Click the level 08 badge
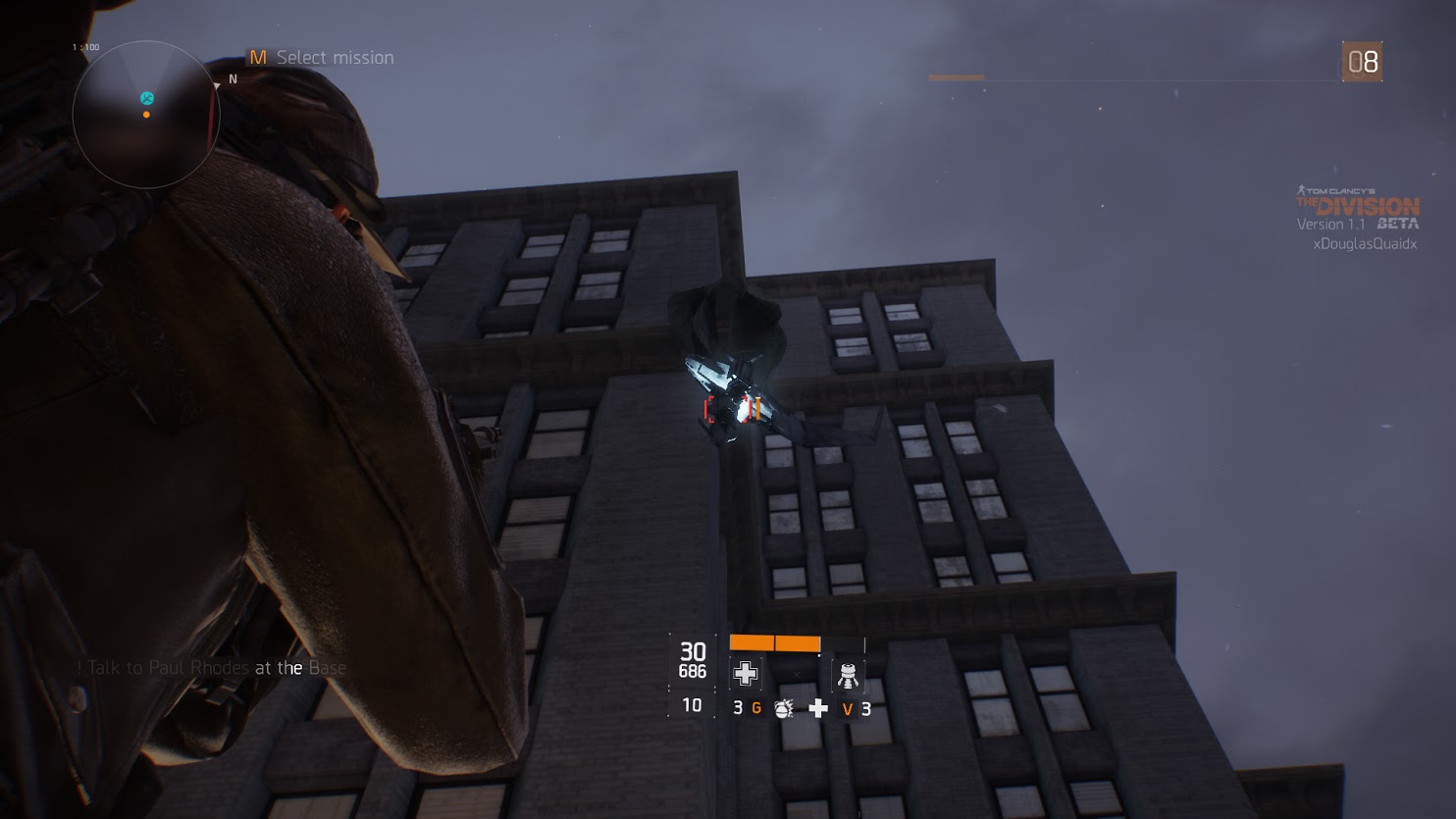The image size is (1456, 819). pos(1362,62)
